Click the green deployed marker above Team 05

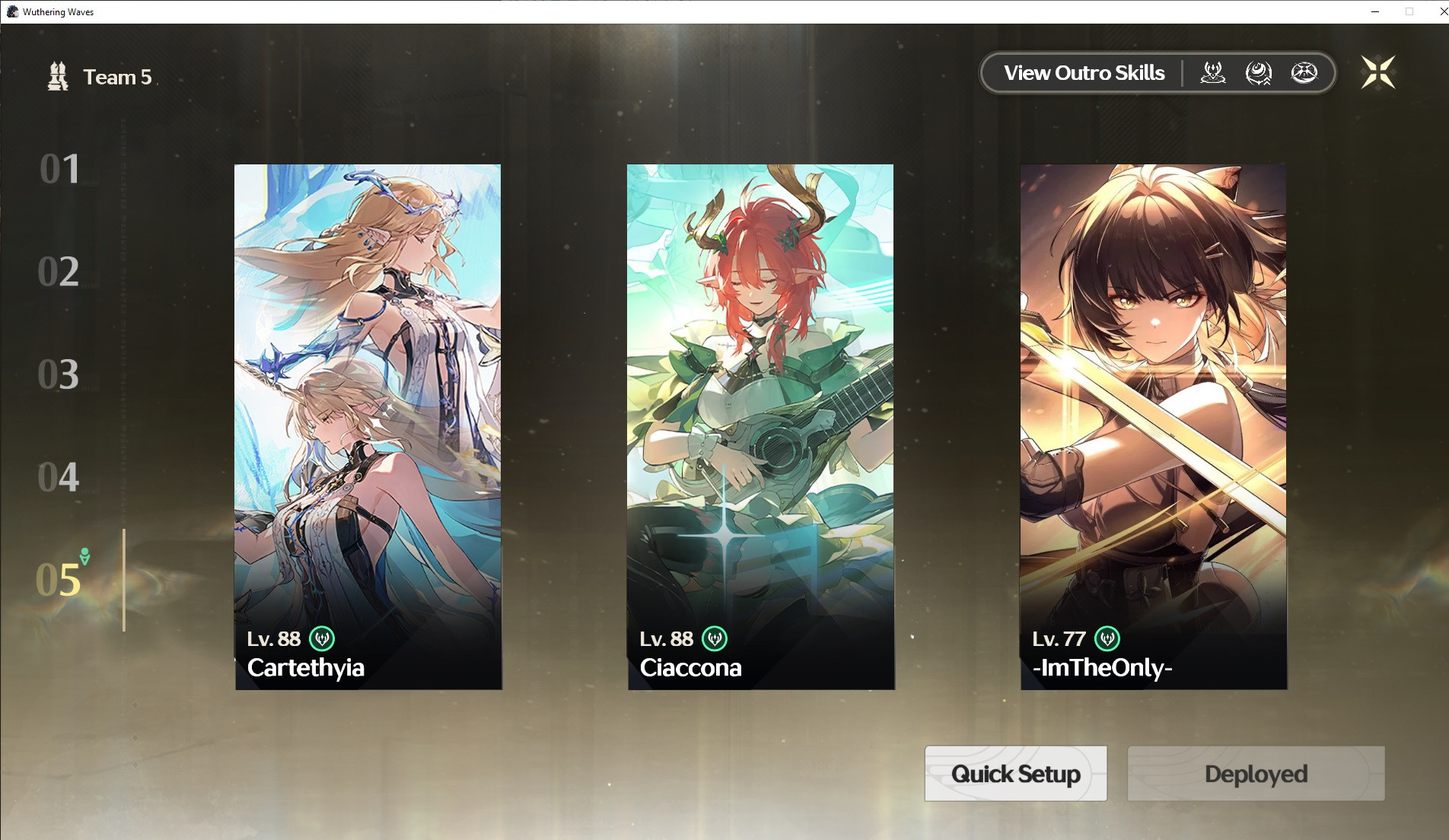[84, 556]
